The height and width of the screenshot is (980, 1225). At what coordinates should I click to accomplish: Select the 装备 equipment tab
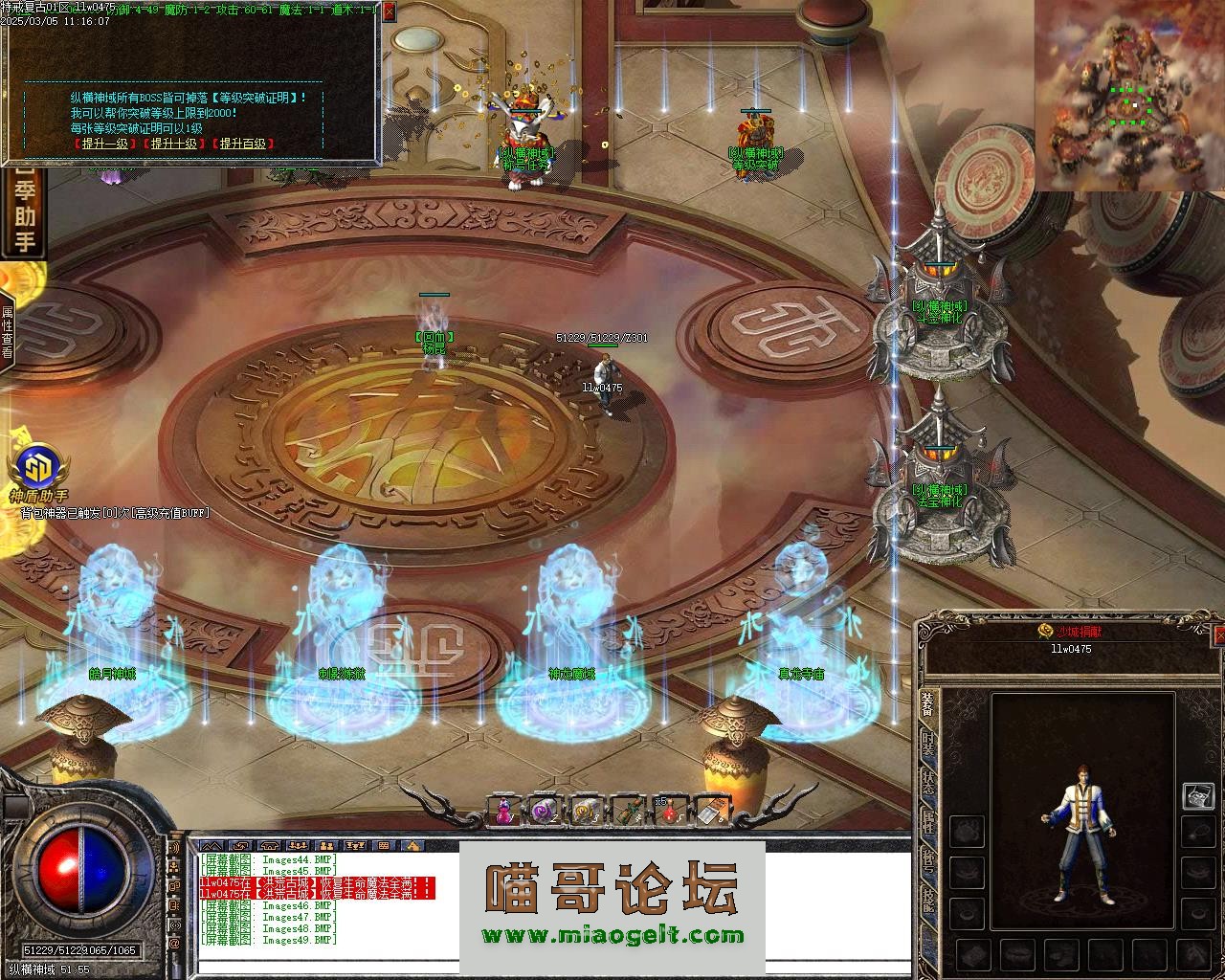coord(928,705)
